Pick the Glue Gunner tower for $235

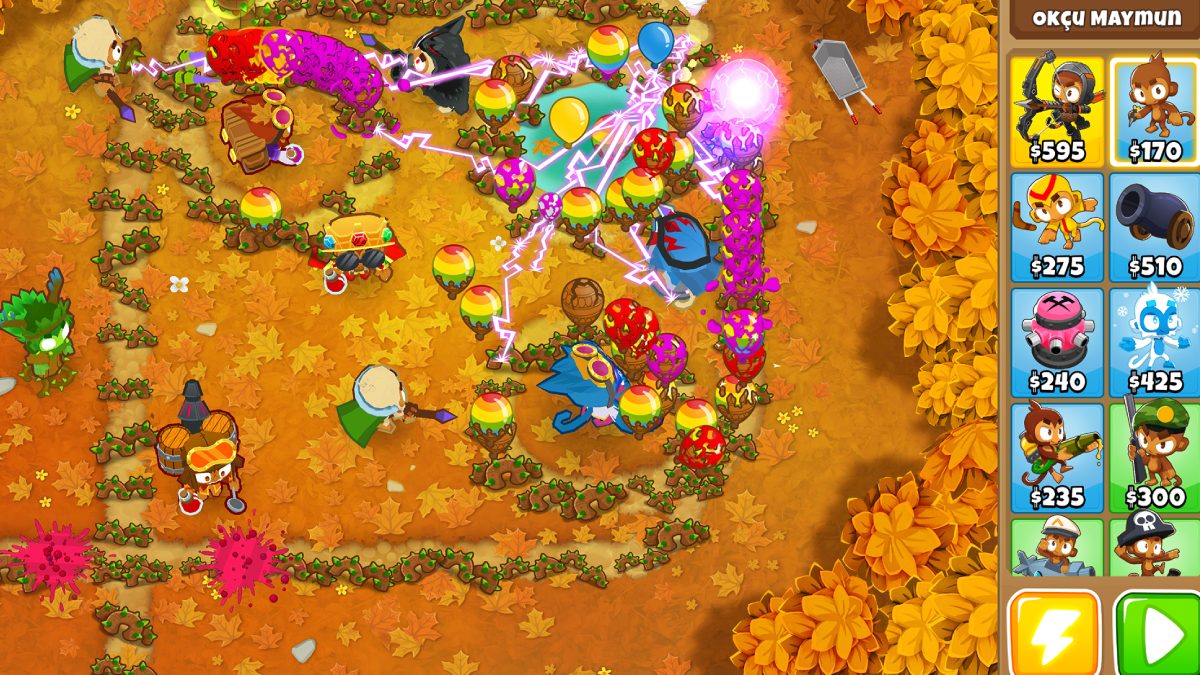(x=1056, y=457)
